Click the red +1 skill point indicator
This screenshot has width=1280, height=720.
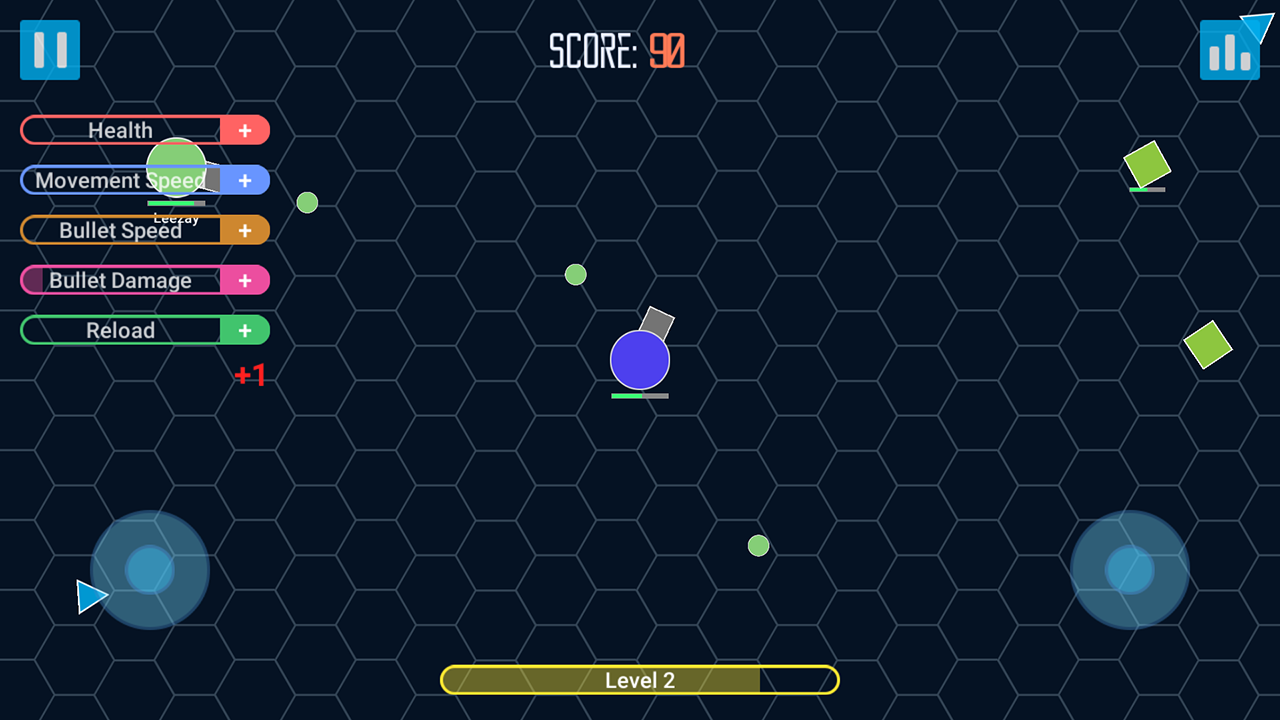pyautogui.click(x=250, y=375)
